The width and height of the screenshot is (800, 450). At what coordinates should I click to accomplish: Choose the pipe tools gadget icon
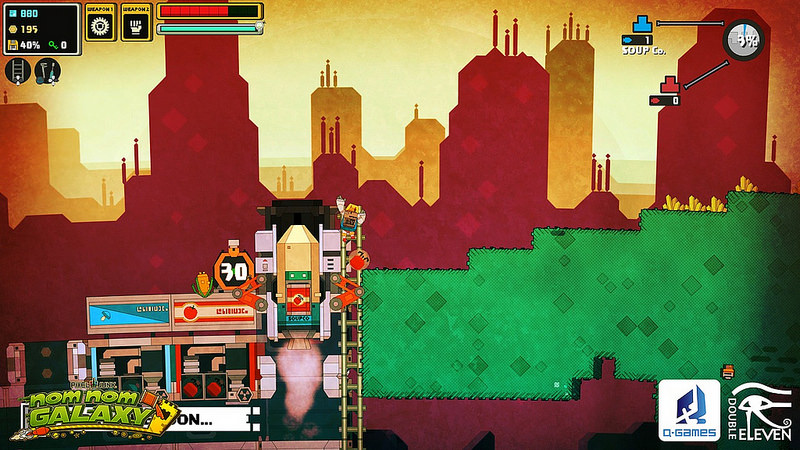47,70
